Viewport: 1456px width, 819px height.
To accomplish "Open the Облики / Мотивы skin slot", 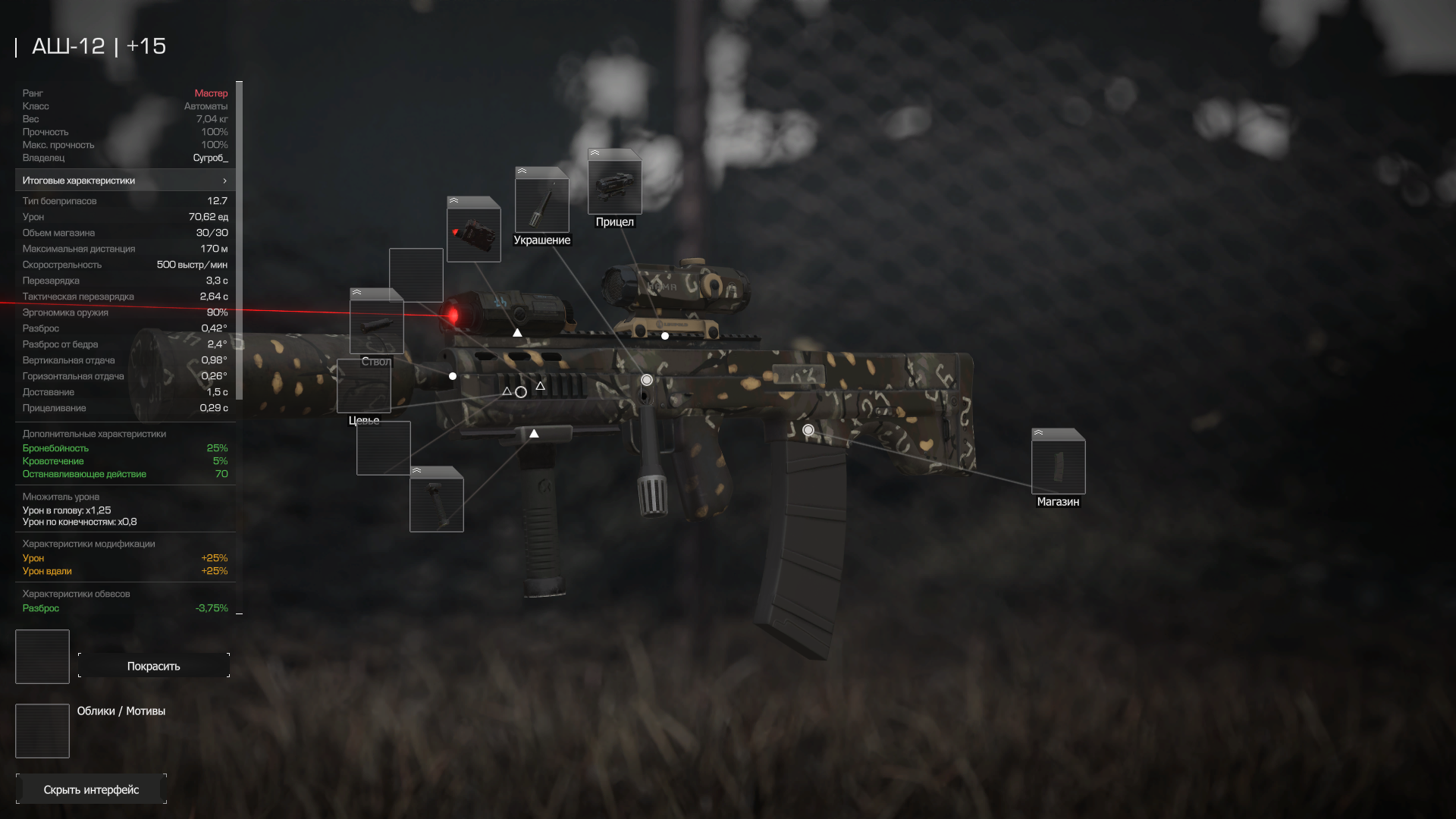I will click(42, 731).
